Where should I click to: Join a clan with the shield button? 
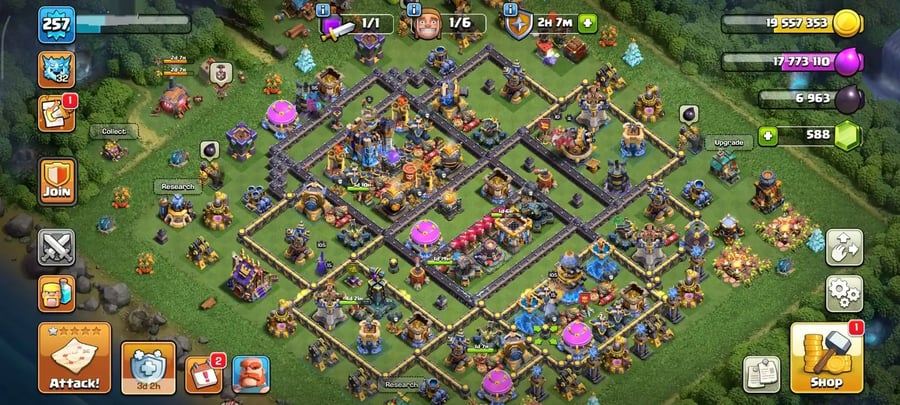tap(56, 180)
